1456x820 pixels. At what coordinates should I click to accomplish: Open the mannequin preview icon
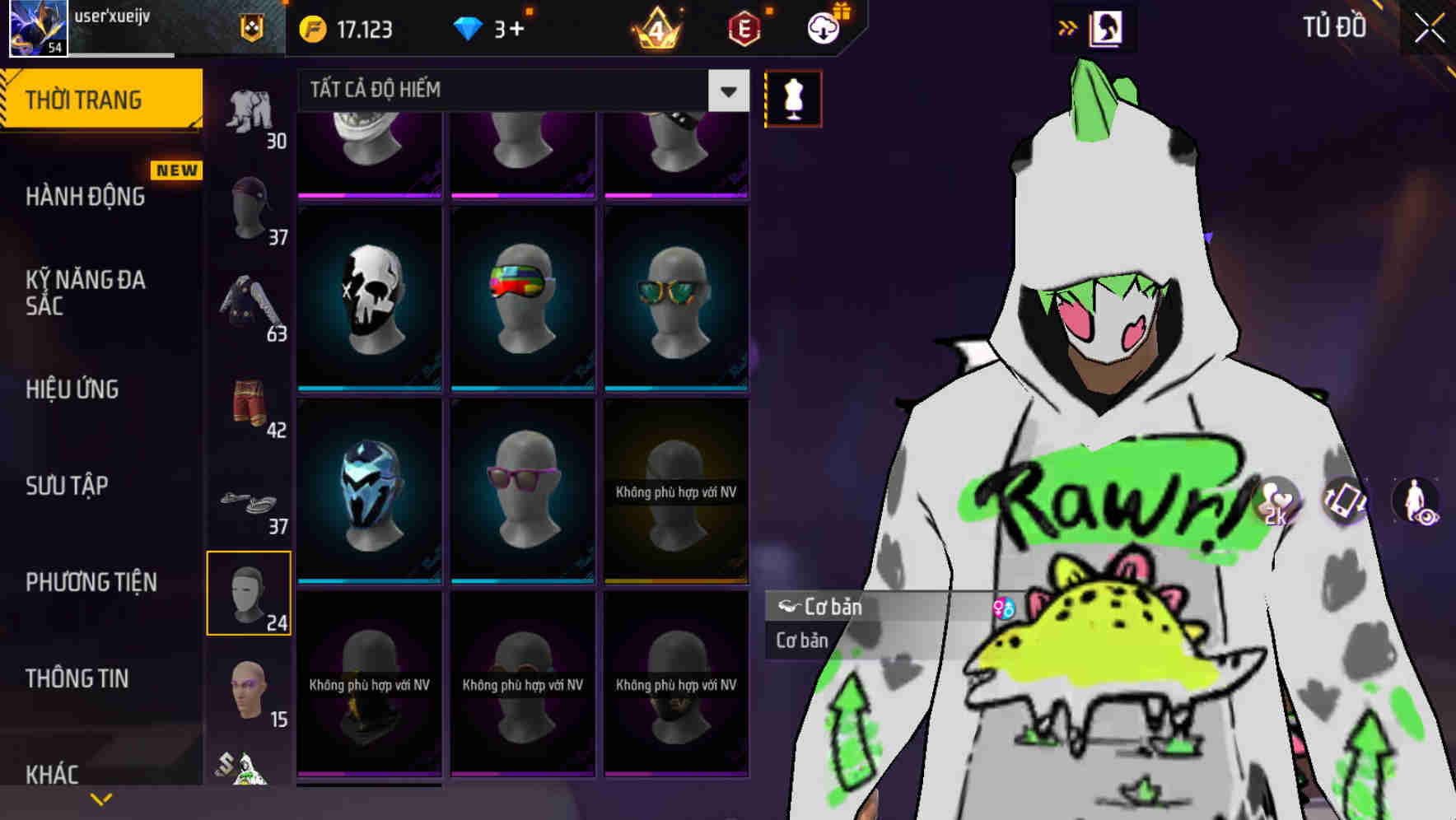tap(792, 98)
